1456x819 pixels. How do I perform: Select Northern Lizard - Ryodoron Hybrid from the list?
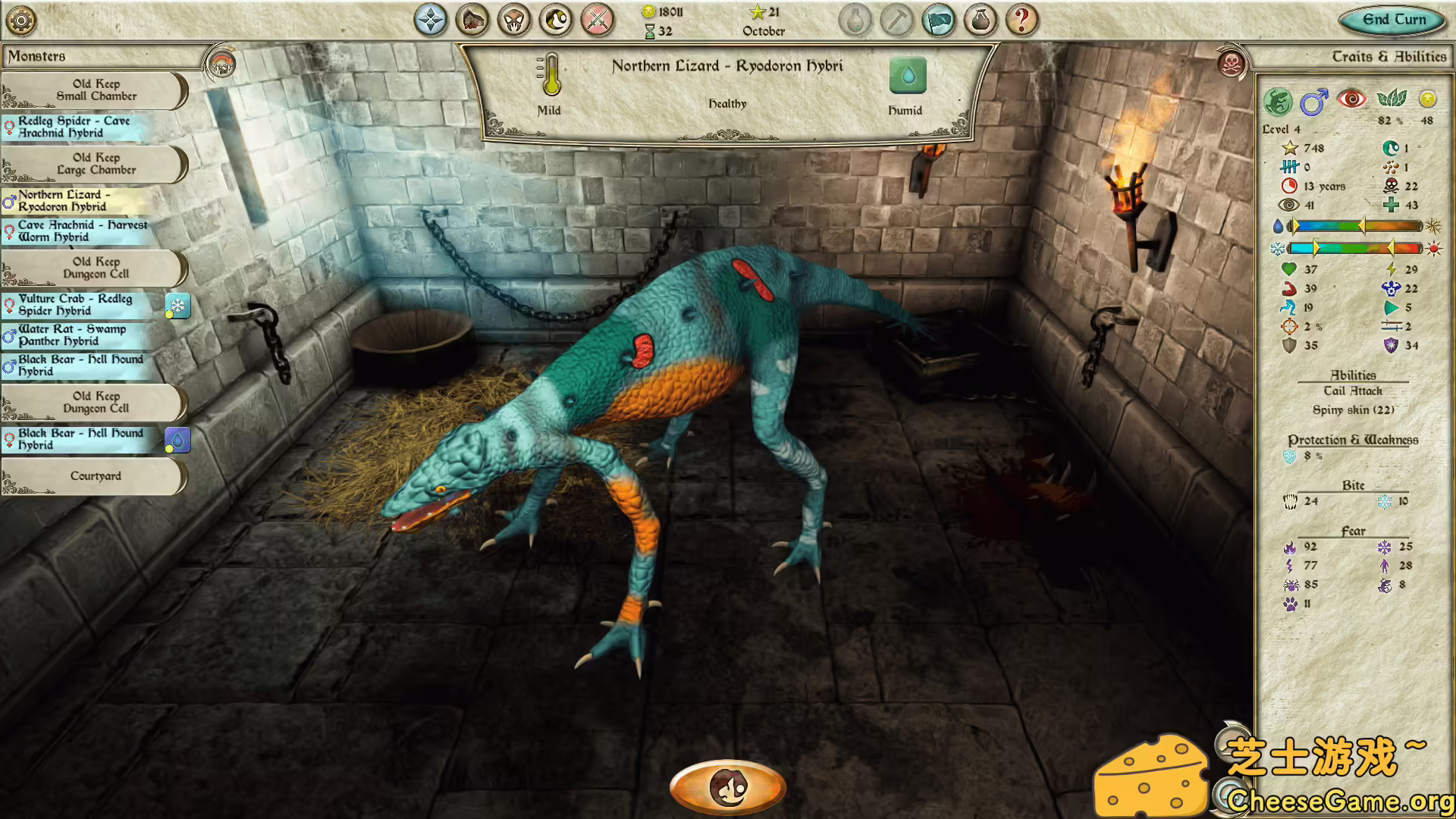tap(76, 201)
